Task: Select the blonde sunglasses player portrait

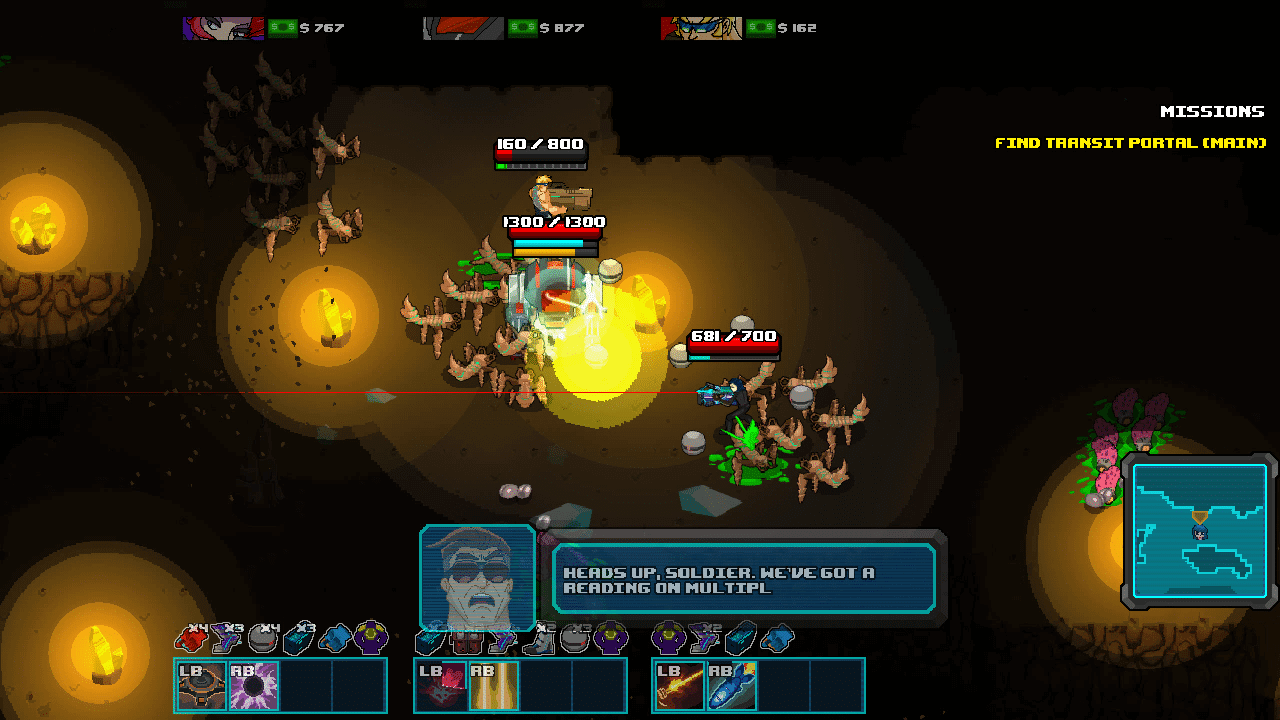Action: pos(701,28)
